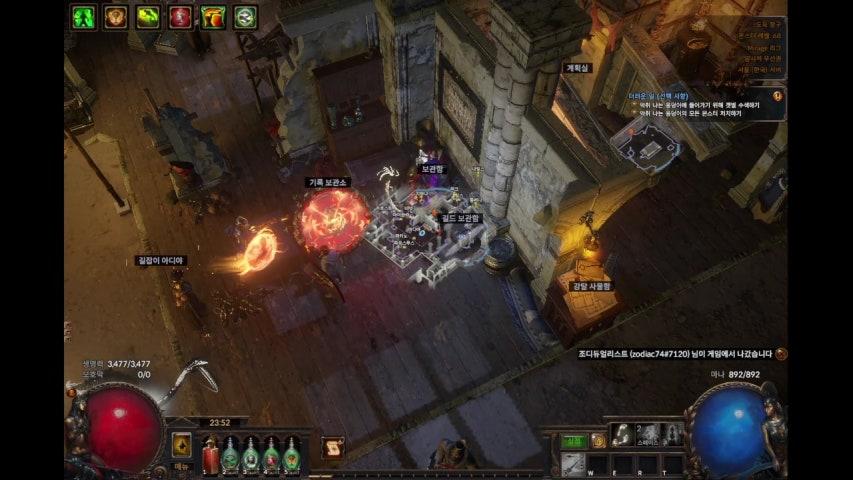
Task: Open the zodiac74 chat notification icon
Action: tap(781, 353)
